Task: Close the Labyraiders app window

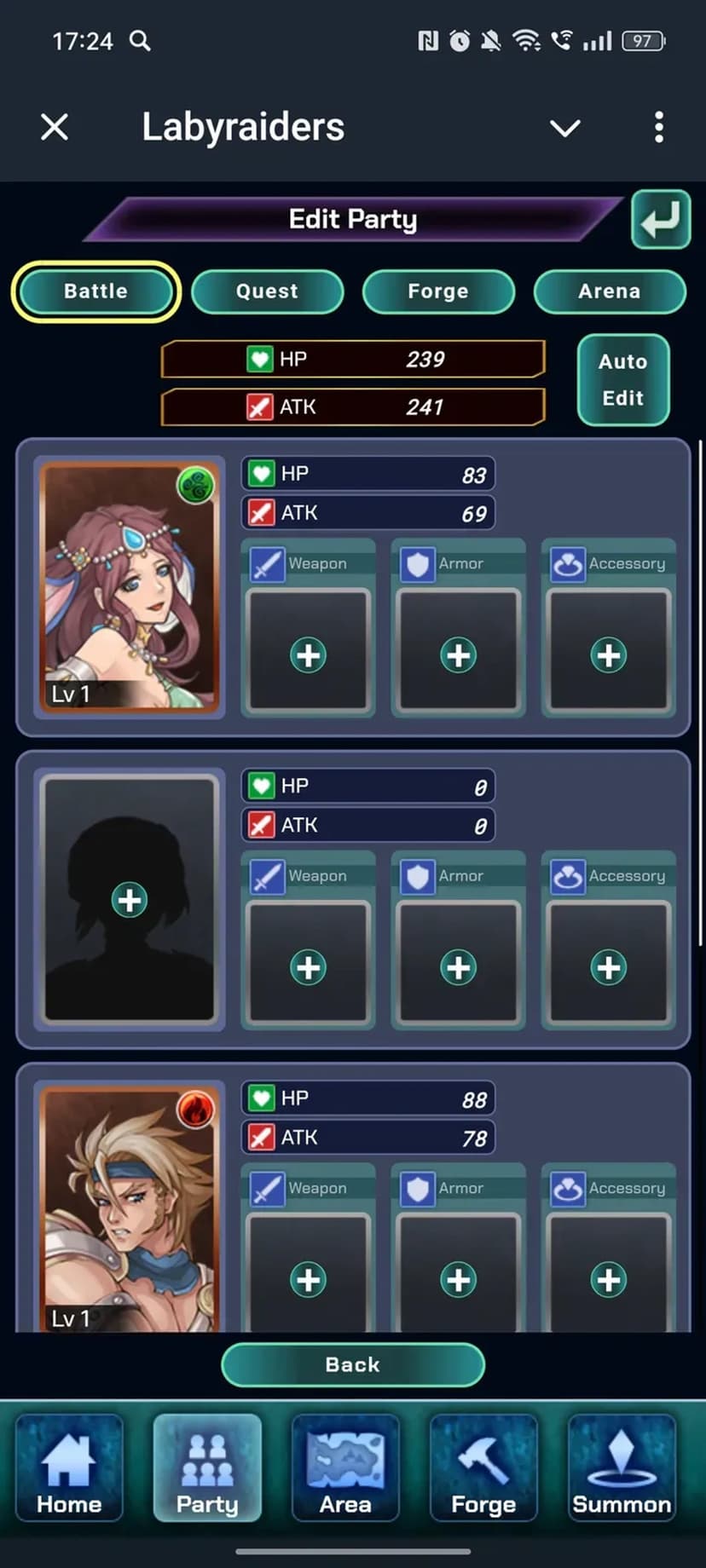Action: click(x=55, y=128)
